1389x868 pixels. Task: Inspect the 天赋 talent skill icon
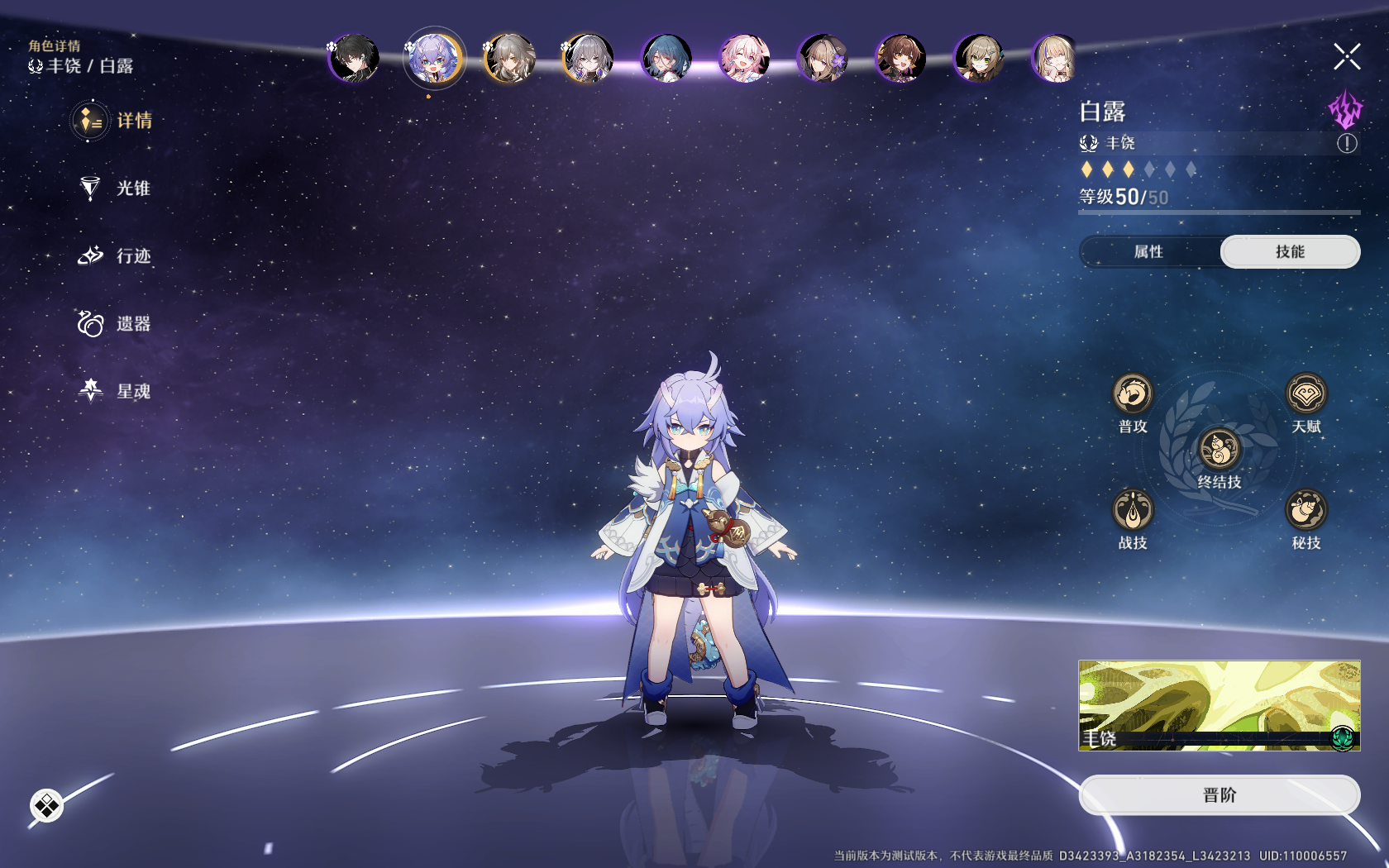click(1305, 394)
